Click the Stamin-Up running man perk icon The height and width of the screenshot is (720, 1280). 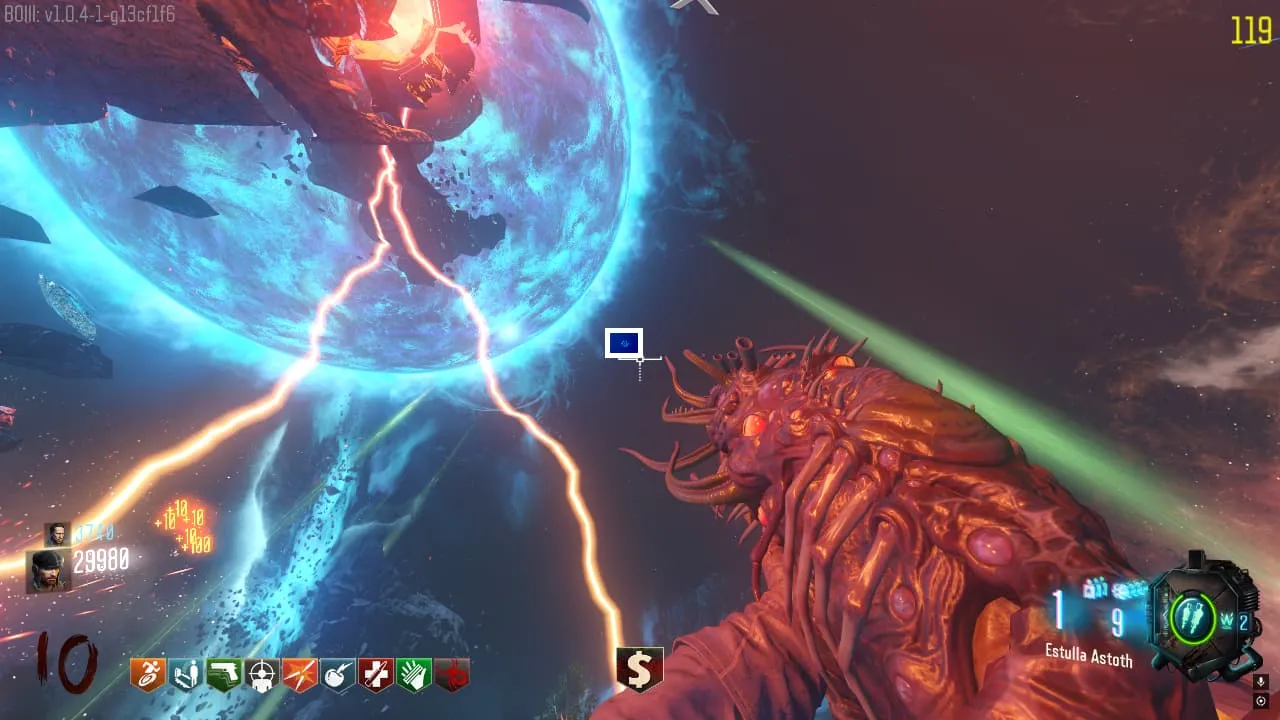148,675
